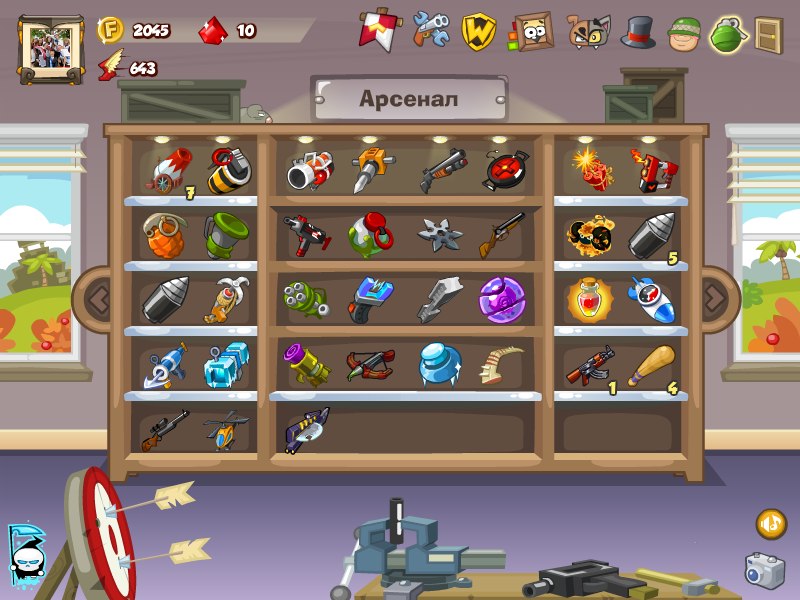Open the wrench and gun workshop menu
The height and width of the screenshot is (600, 800).
(431, 30)
